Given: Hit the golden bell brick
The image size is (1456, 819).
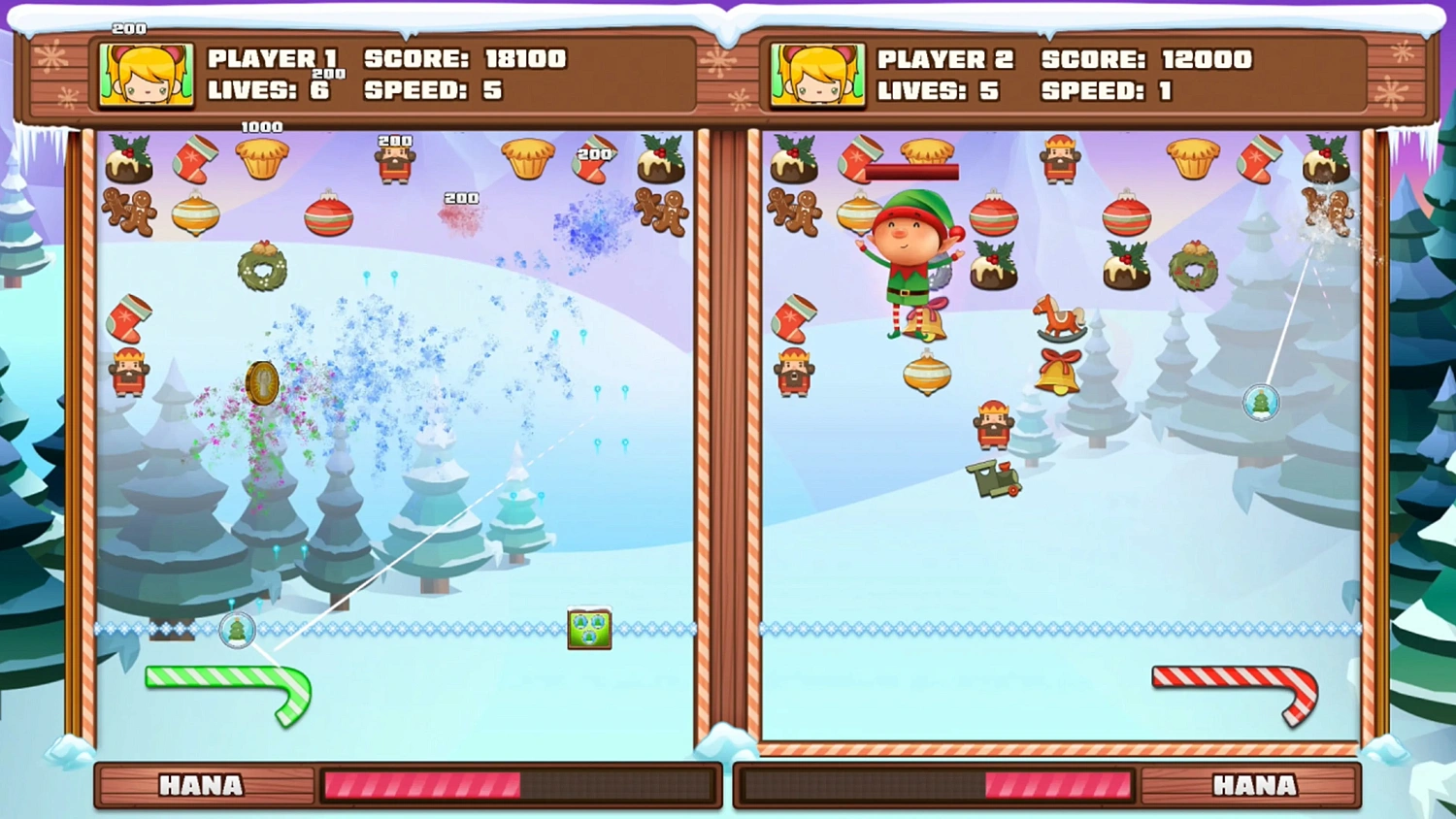Looking at the screenshot, I should (1060, 372).
